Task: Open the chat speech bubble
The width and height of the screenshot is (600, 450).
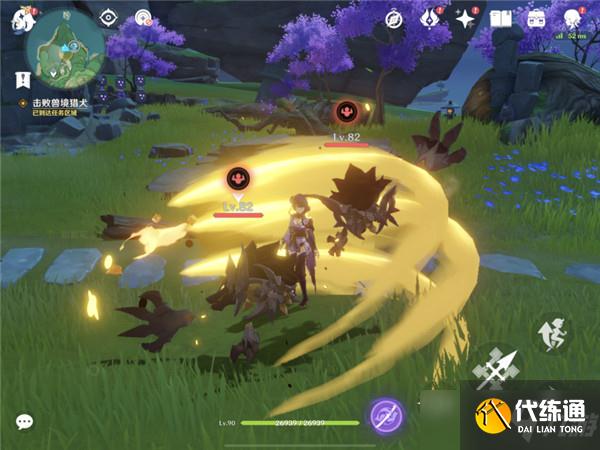Action: [x=24, y=422]
